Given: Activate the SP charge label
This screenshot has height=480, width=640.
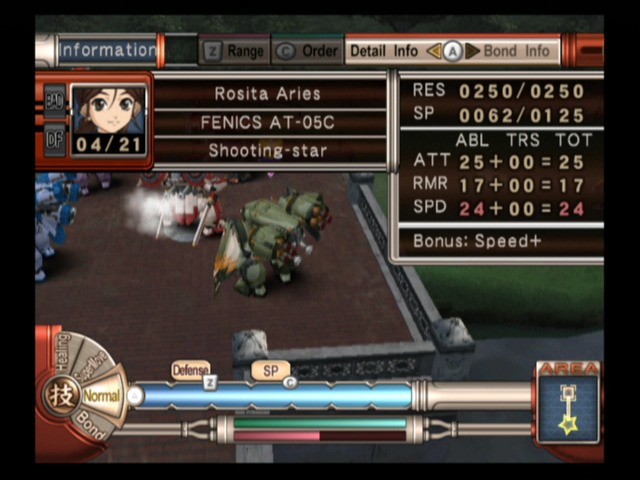Looking at the screenshot, I should point(270,370).
